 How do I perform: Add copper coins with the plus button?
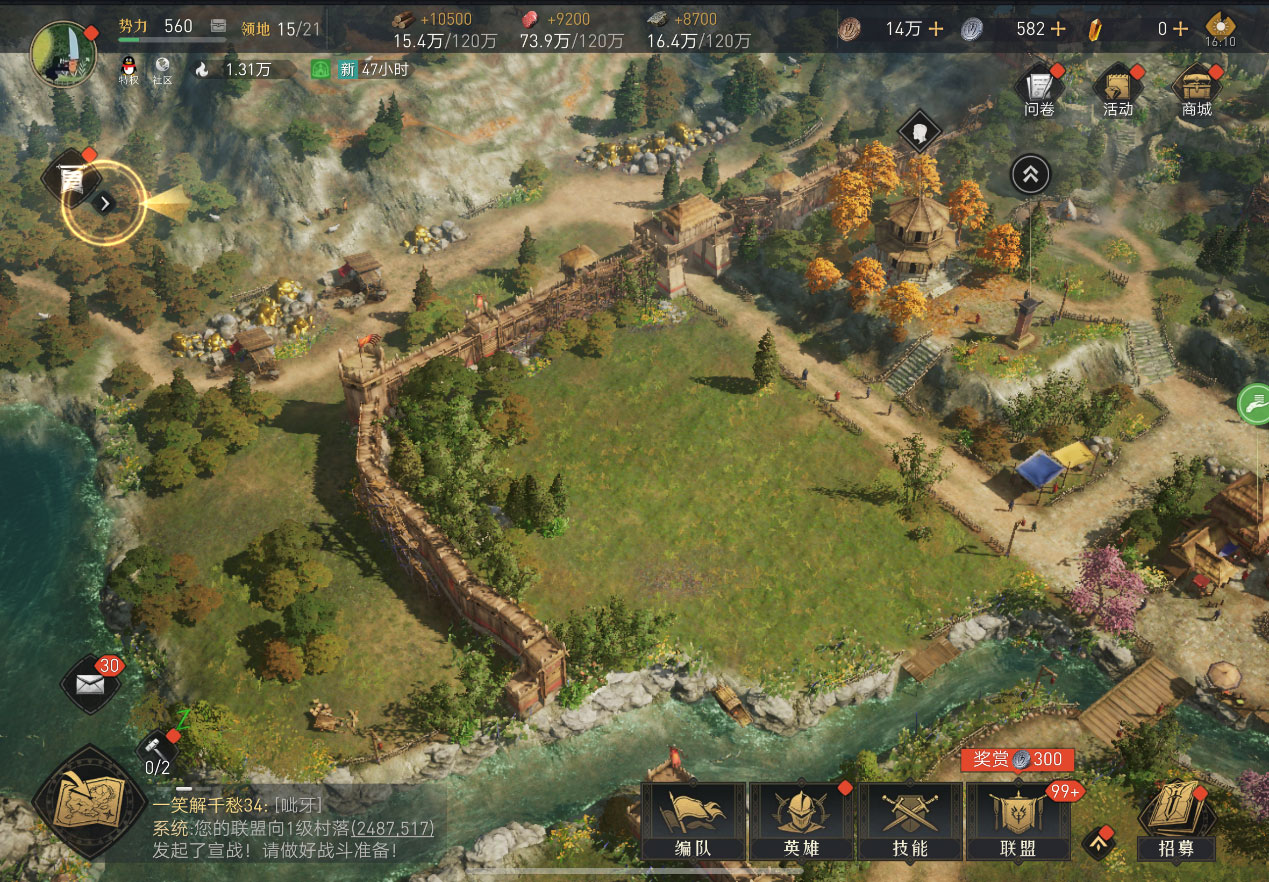pos(935,29)
